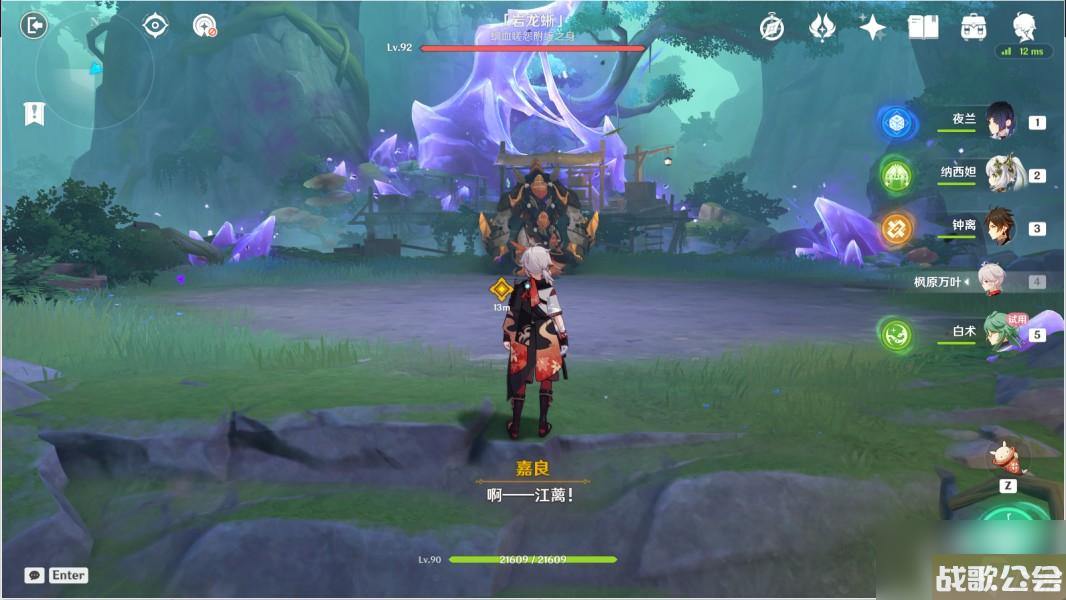
Task: Switch to party member 夜兰
Action: [x=1000, y=121]
